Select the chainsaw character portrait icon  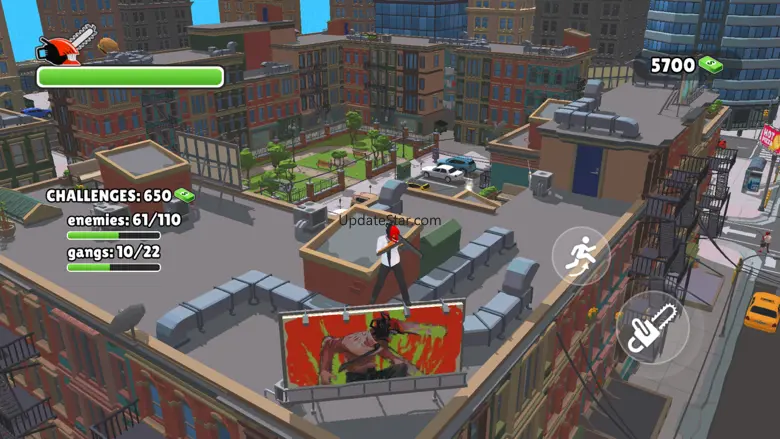tap(66, 45)
